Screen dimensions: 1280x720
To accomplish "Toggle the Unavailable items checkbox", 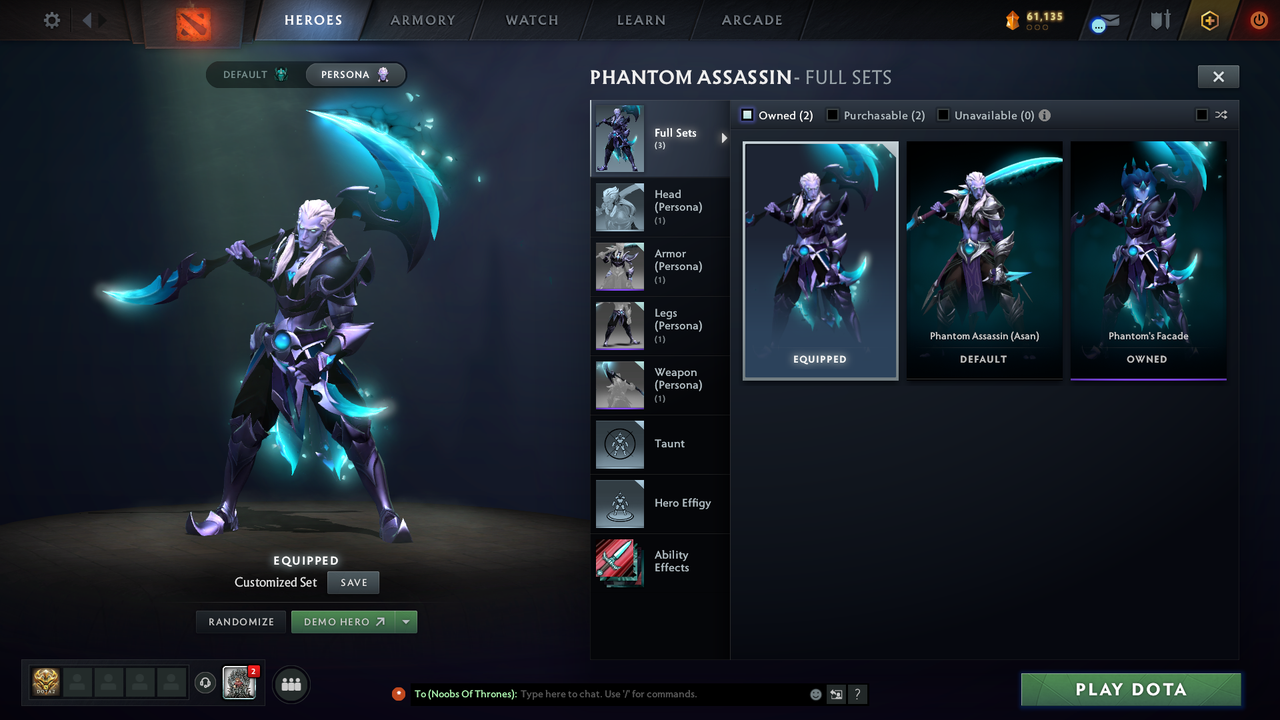I will point(943,115).
